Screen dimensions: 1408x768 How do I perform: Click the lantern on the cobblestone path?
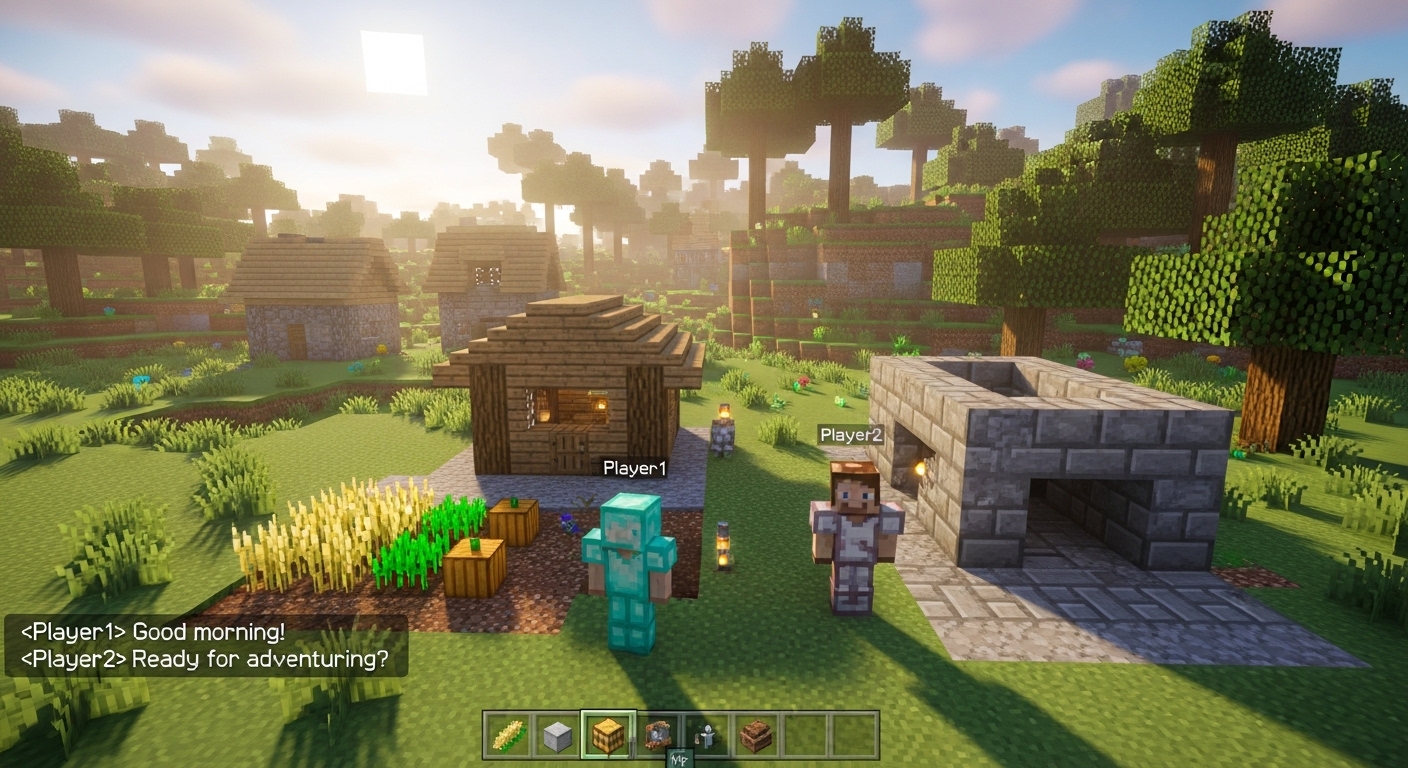click(723, 547)
